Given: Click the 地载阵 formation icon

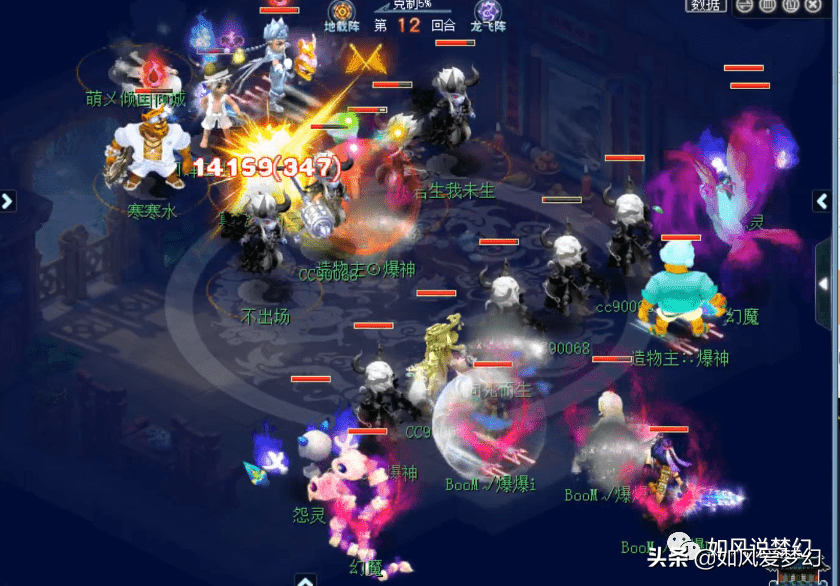Looking at the screenshot, I should point(342,10).
